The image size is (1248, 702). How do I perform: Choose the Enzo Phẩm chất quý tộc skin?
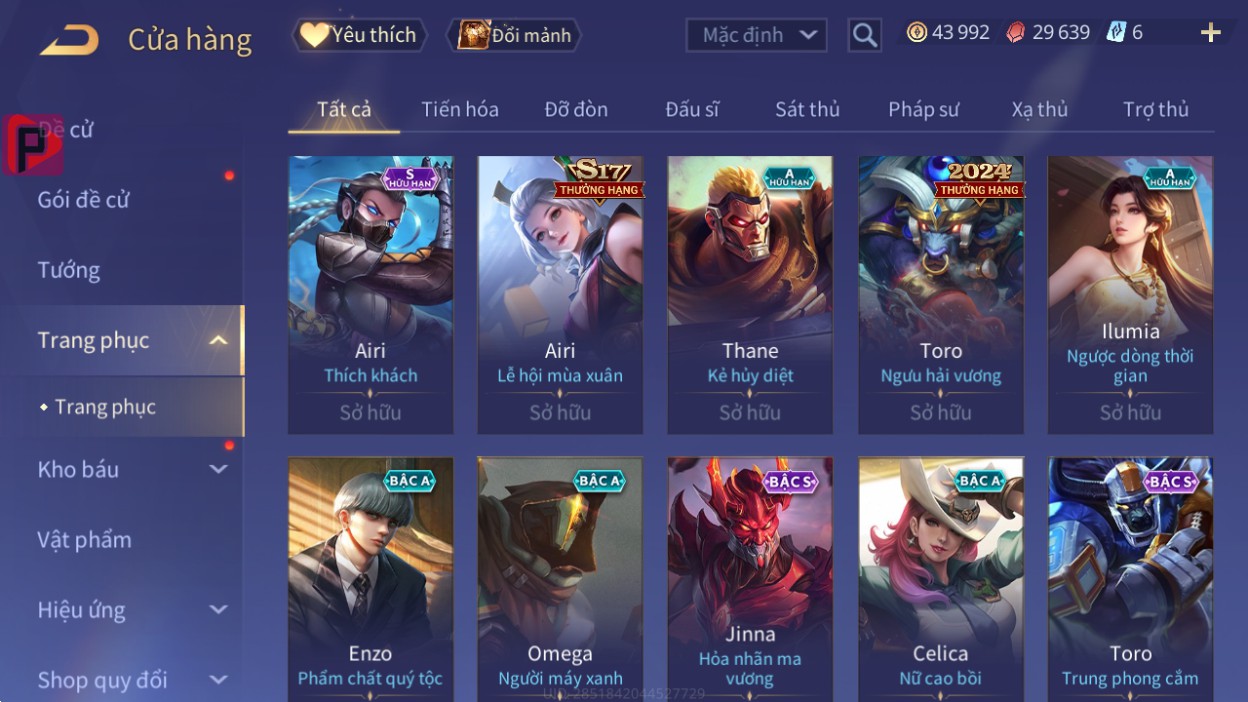click(x=370, y=575)
